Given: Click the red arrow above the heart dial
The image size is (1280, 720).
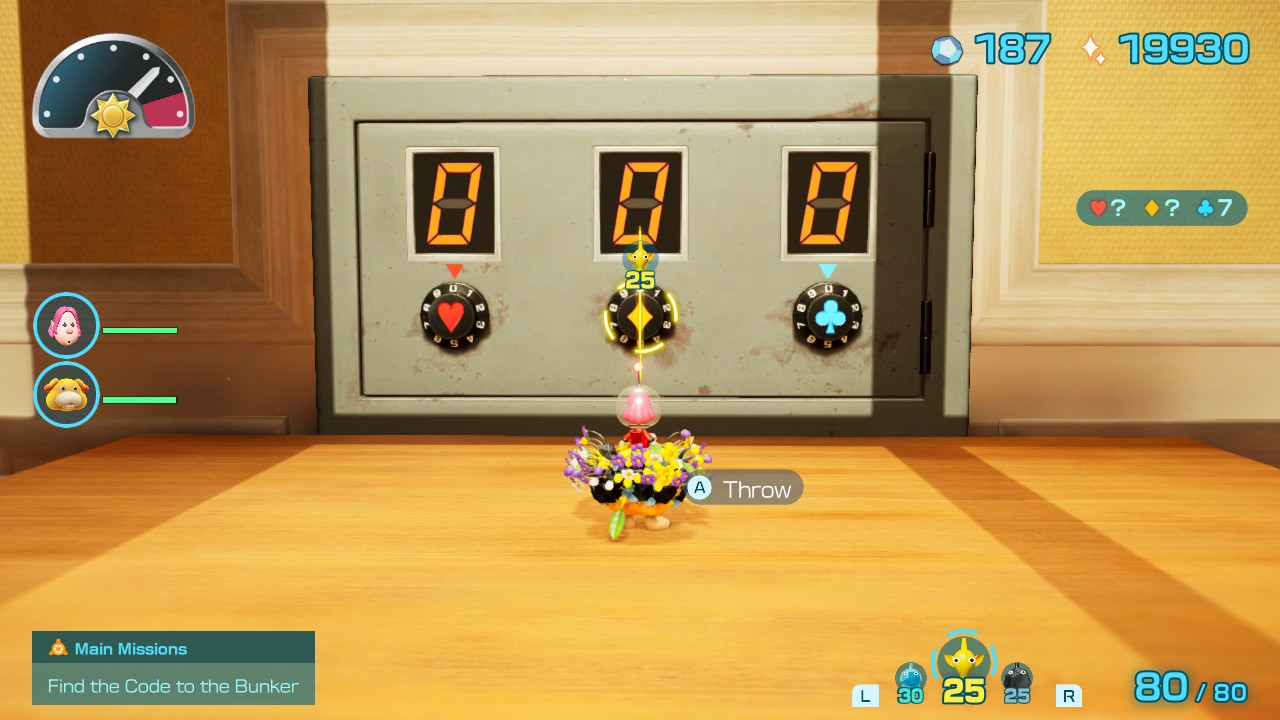Looking at the screenshot, I should (453, 268).
